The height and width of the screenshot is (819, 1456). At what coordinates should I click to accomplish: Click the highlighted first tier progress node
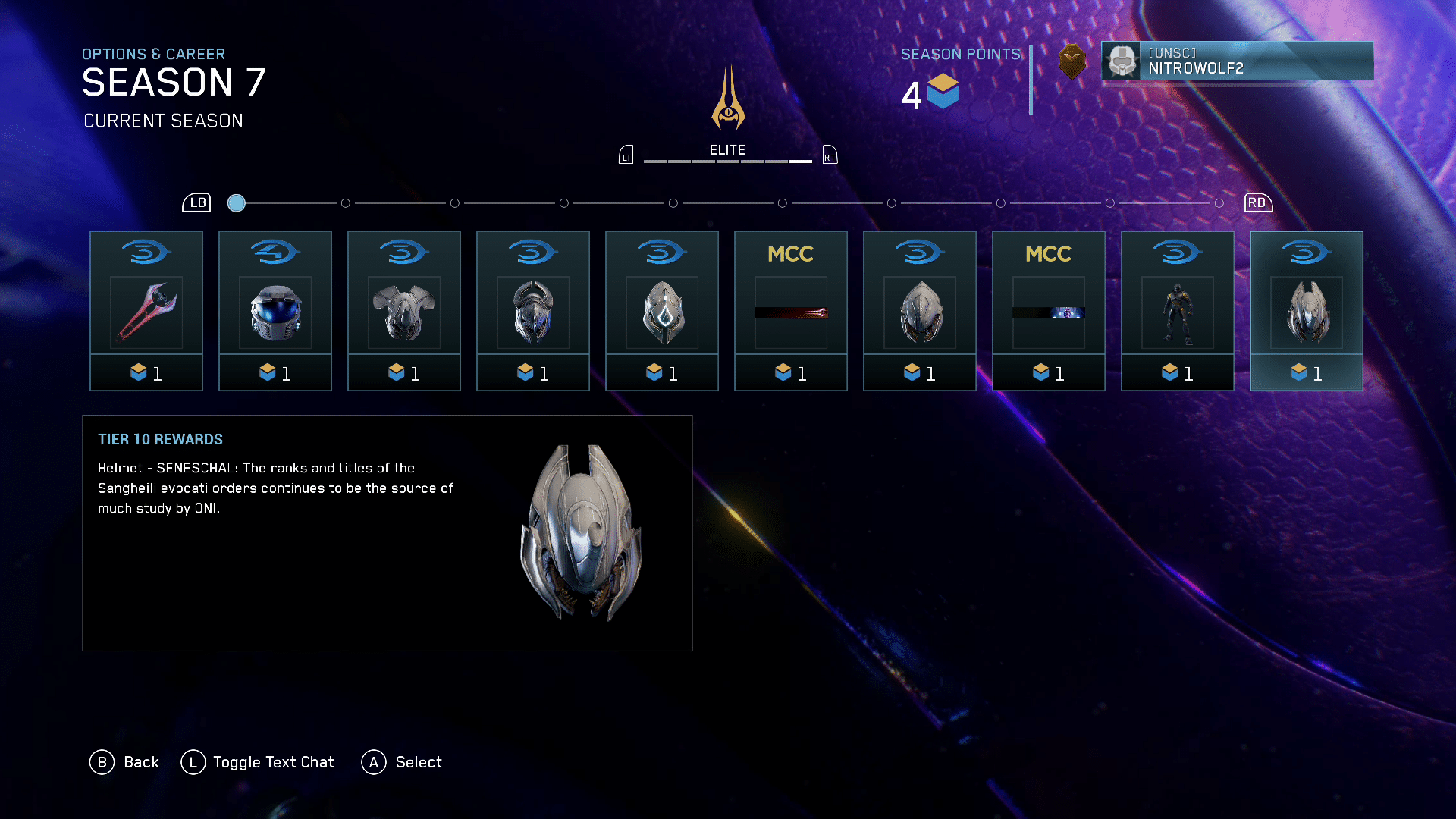(x=237, y=203)
